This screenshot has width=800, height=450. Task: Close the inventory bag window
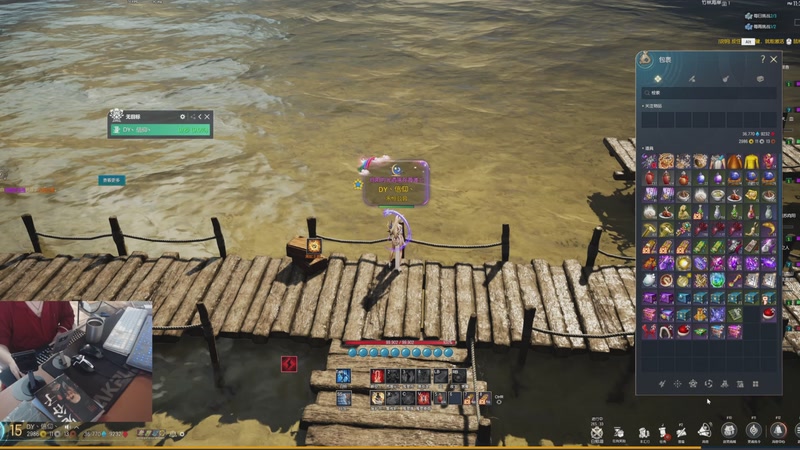click(x=774, y=60)
